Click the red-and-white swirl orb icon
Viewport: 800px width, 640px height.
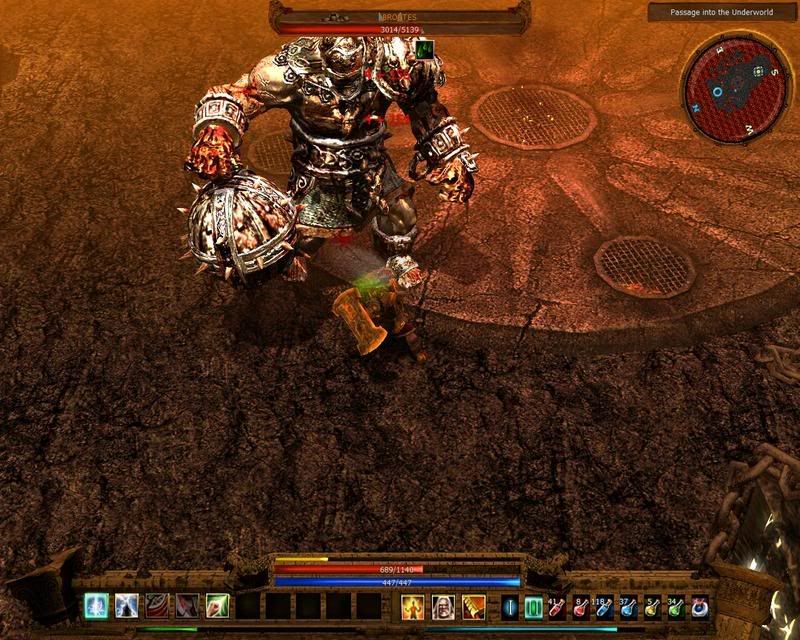tap(700, 606)
